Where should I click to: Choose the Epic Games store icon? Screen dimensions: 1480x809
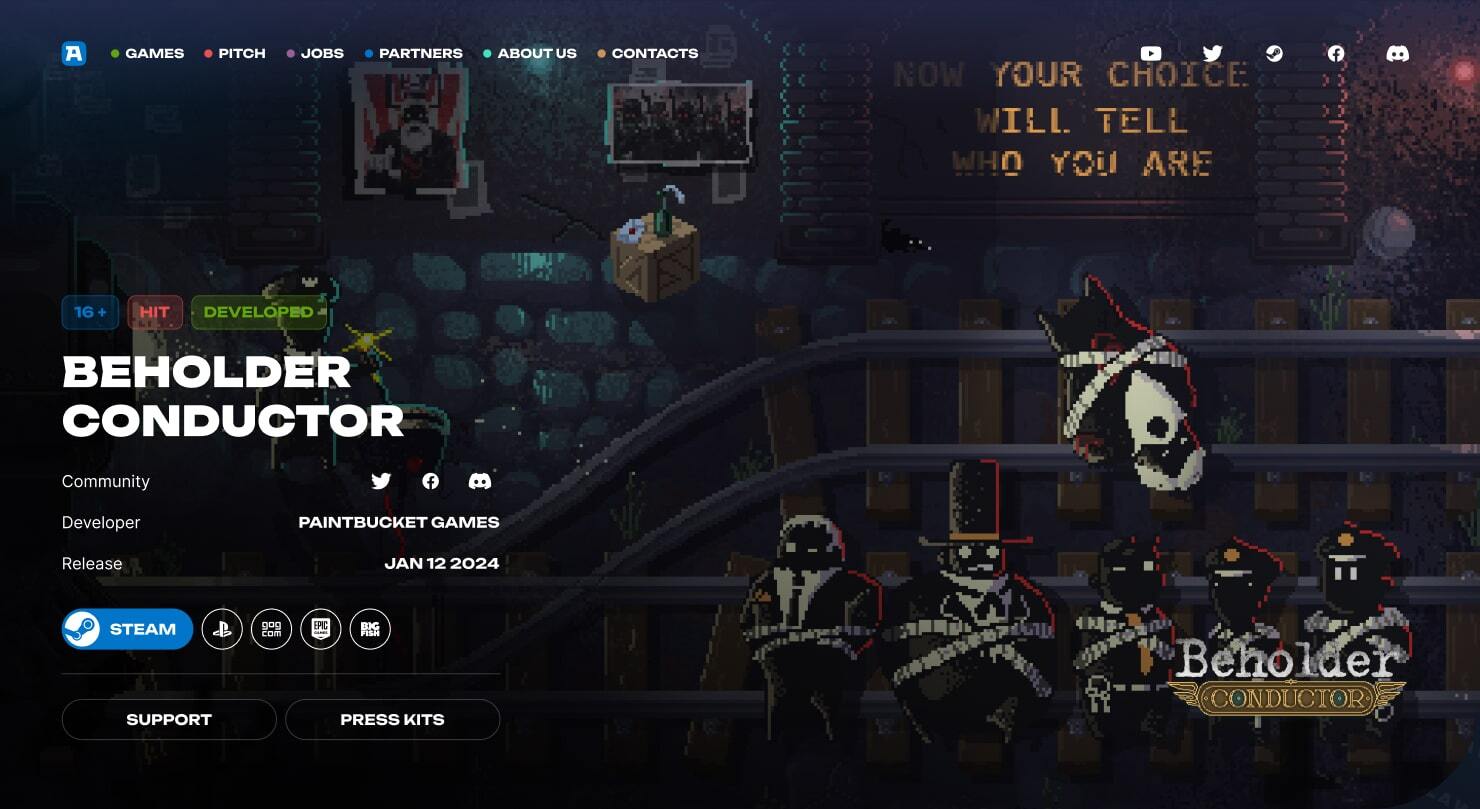click(x=321, y=629)
